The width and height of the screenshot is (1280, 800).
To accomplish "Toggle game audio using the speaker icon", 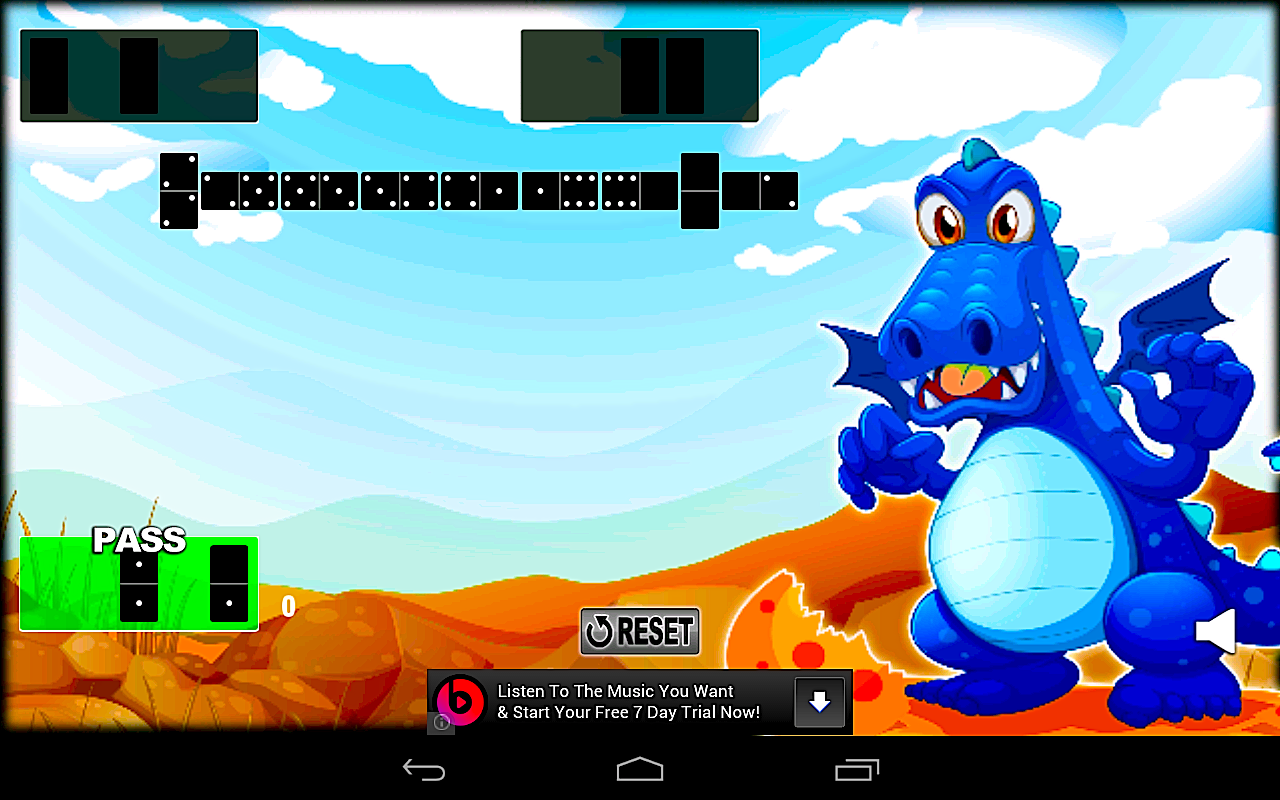I will pyautogui.click(x=1218, y=630).
